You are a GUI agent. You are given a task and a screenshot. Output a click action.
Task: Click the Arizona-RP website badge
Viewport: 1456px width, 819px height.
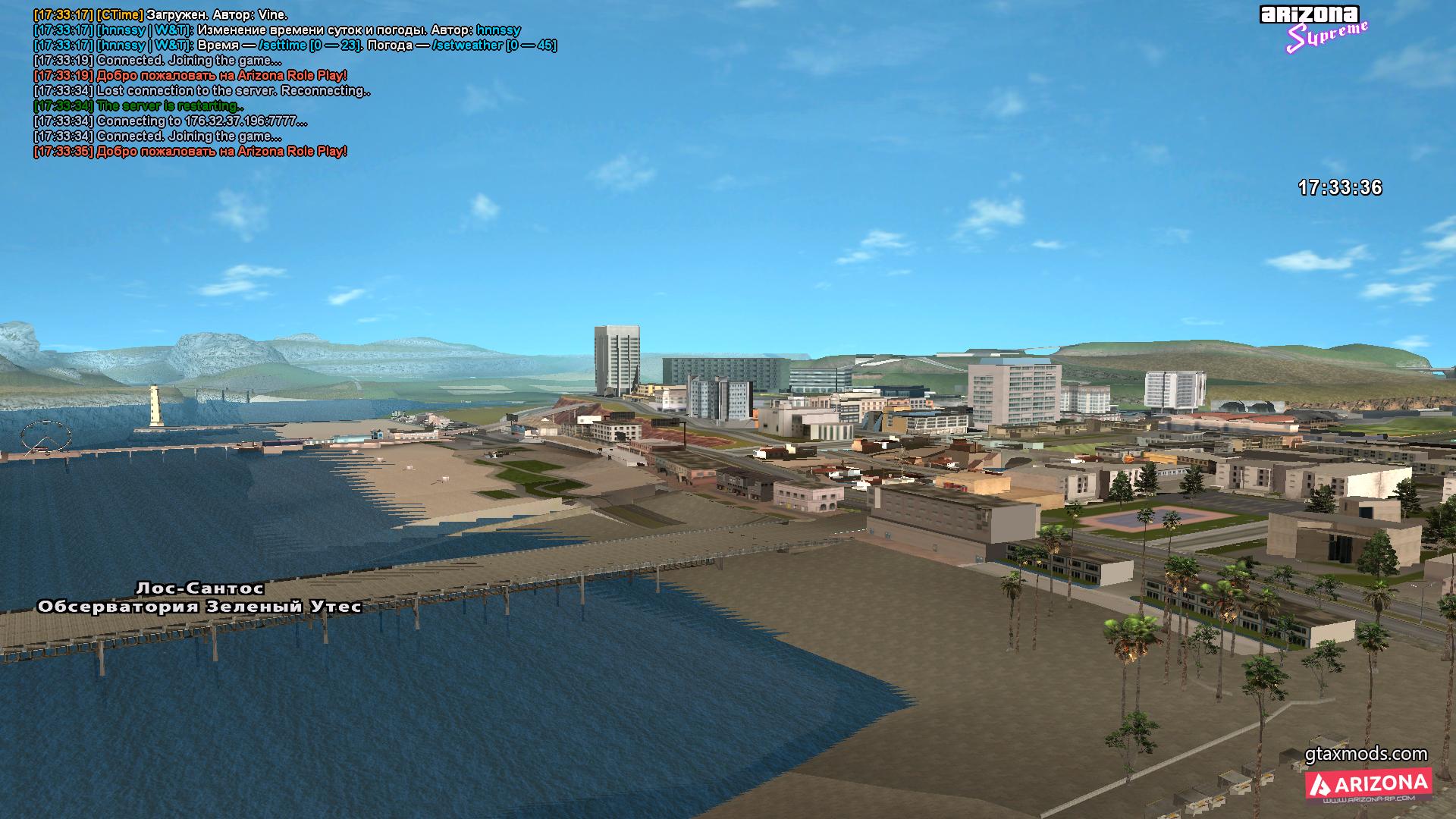click(x=1368, y=785)
